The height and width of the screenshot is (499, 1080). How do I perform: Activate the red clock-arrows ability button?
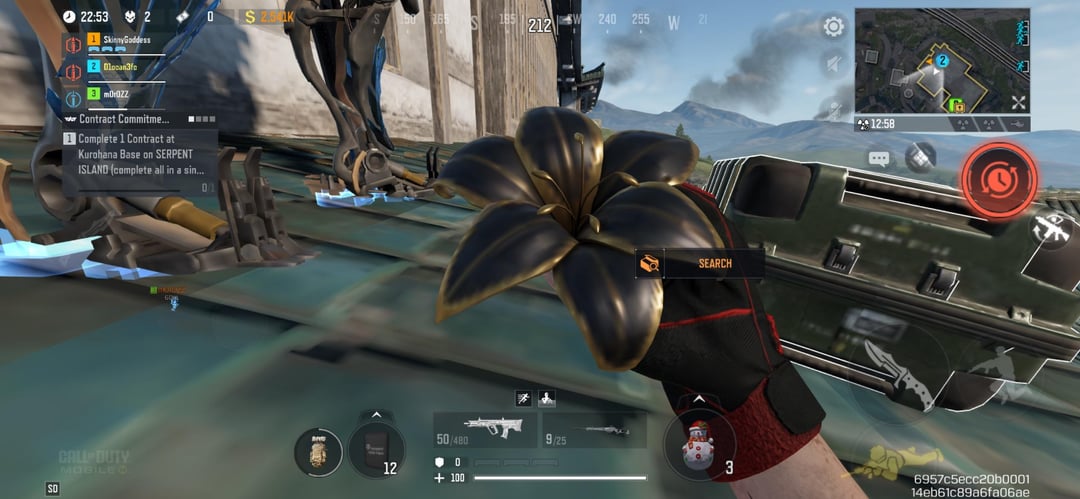tap(998, 179)
